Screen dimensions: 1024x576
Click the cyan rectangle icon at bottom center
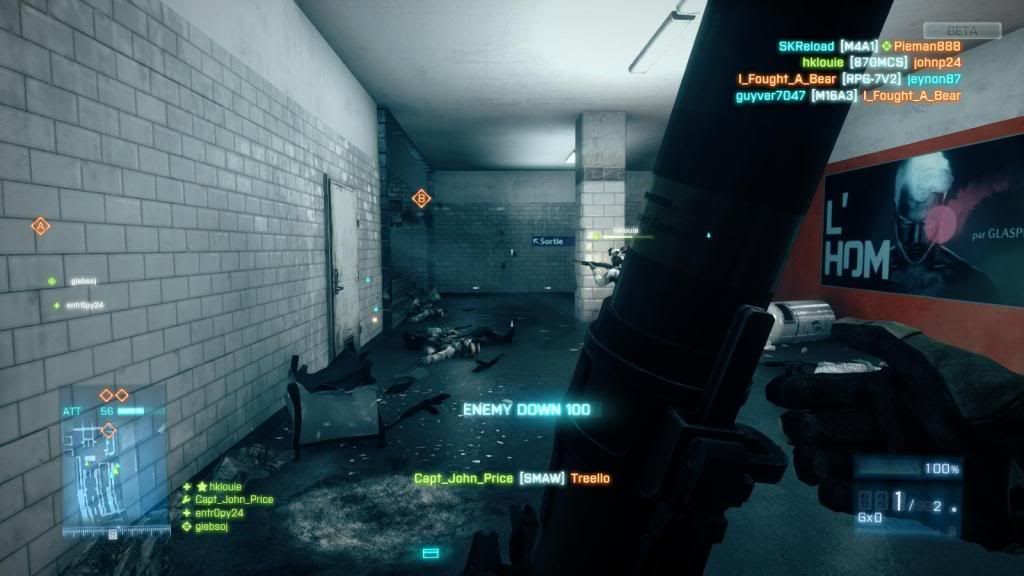point(431,552)
